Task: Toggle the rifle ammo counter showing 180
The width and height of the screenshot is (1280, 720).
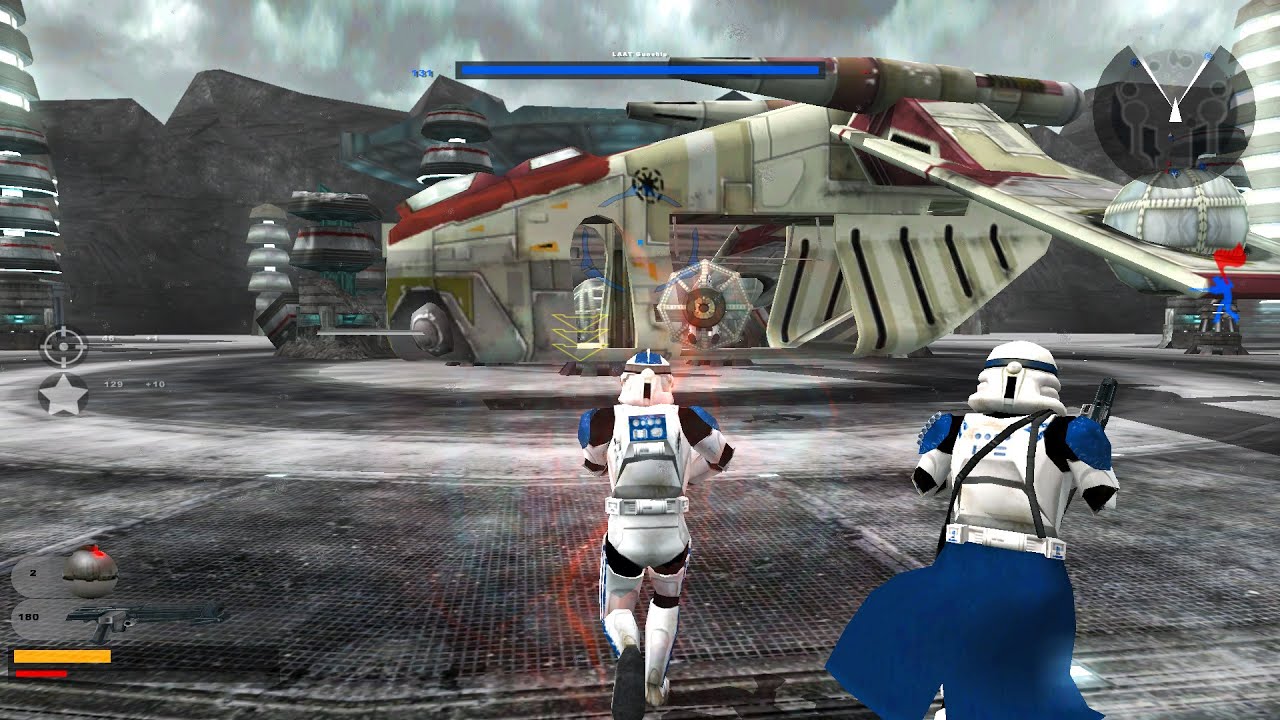Action: 28,617
